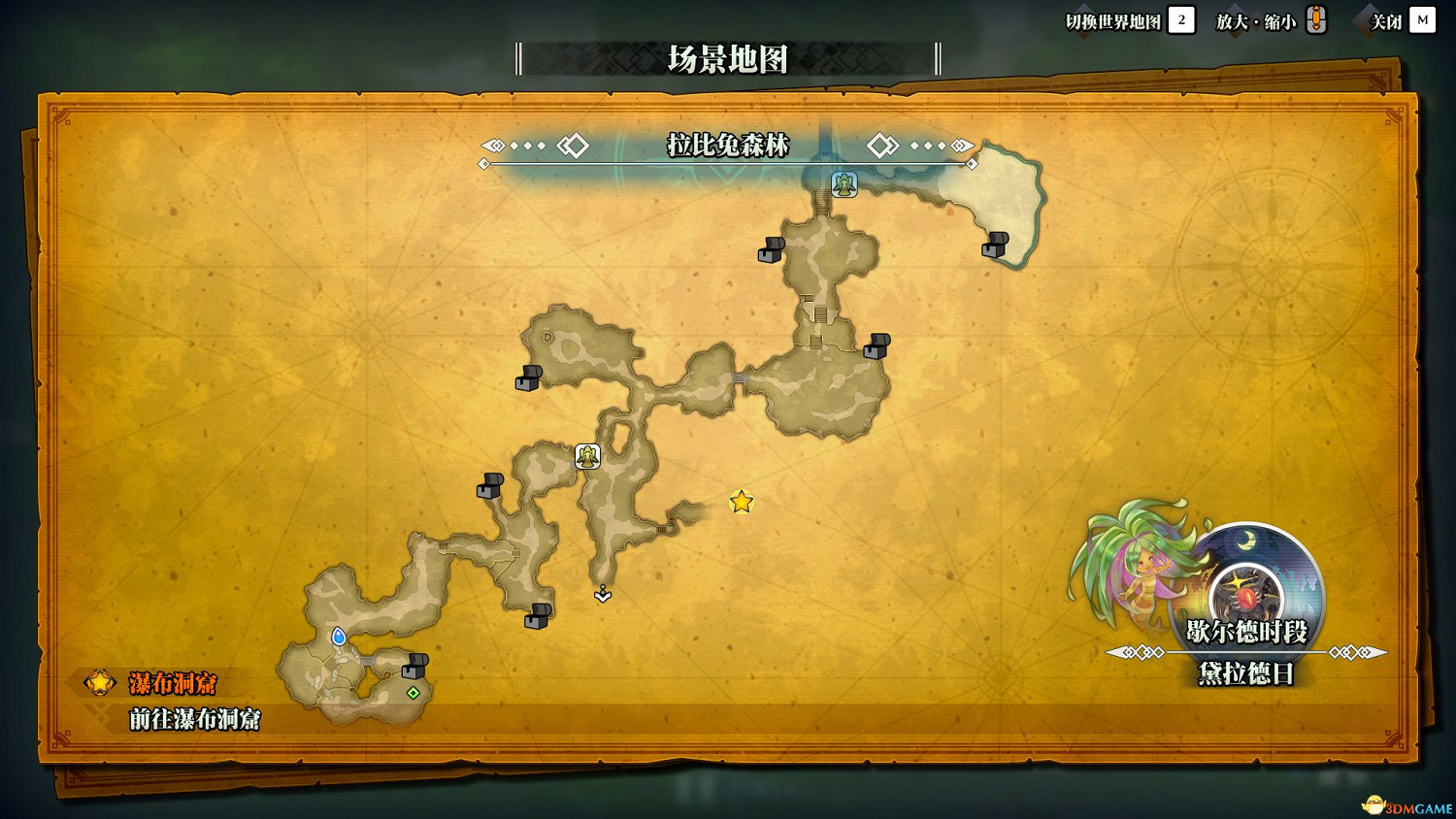
Task: Select the gold star objective marker on the map
Action: [x=740, y=503]
